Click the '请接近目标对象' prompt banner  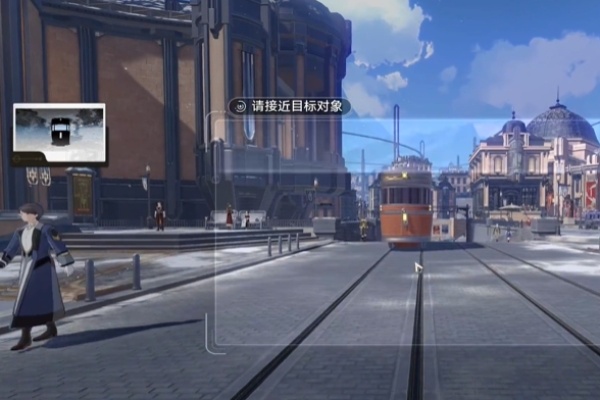pyautogui.click(x=288, y=106)
